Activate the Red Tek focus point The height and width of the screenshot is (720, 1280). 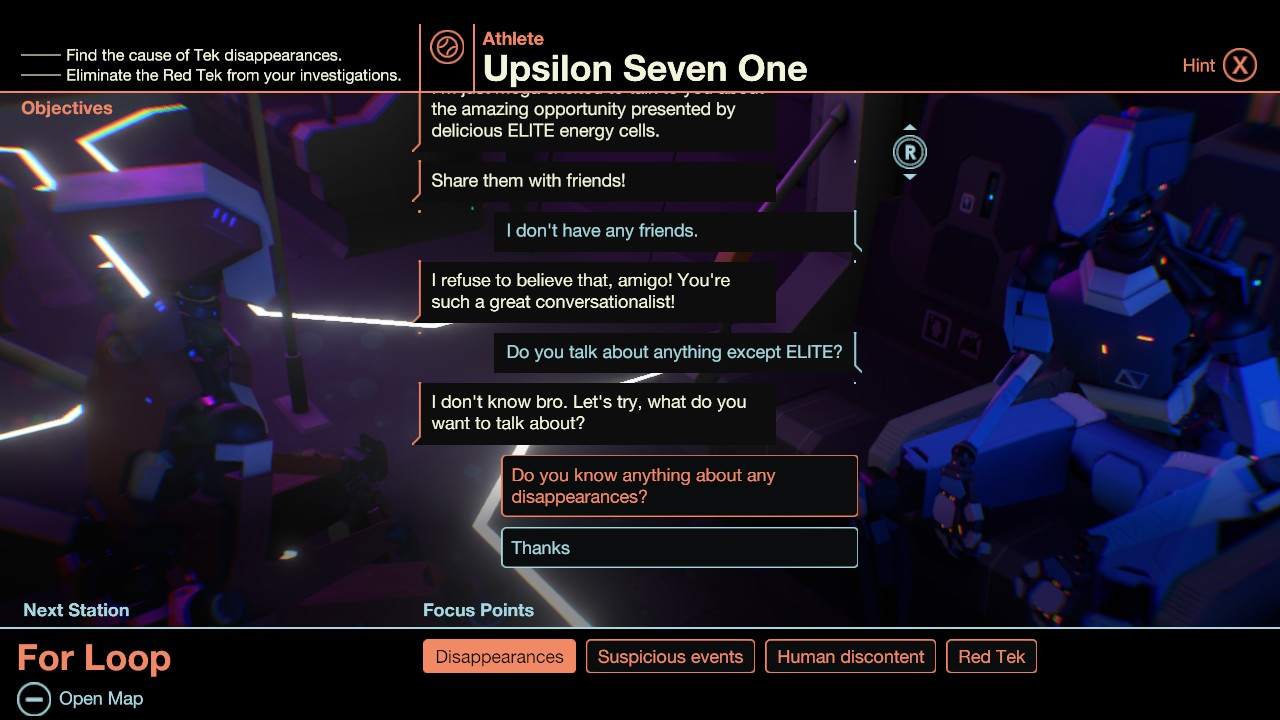991,656
